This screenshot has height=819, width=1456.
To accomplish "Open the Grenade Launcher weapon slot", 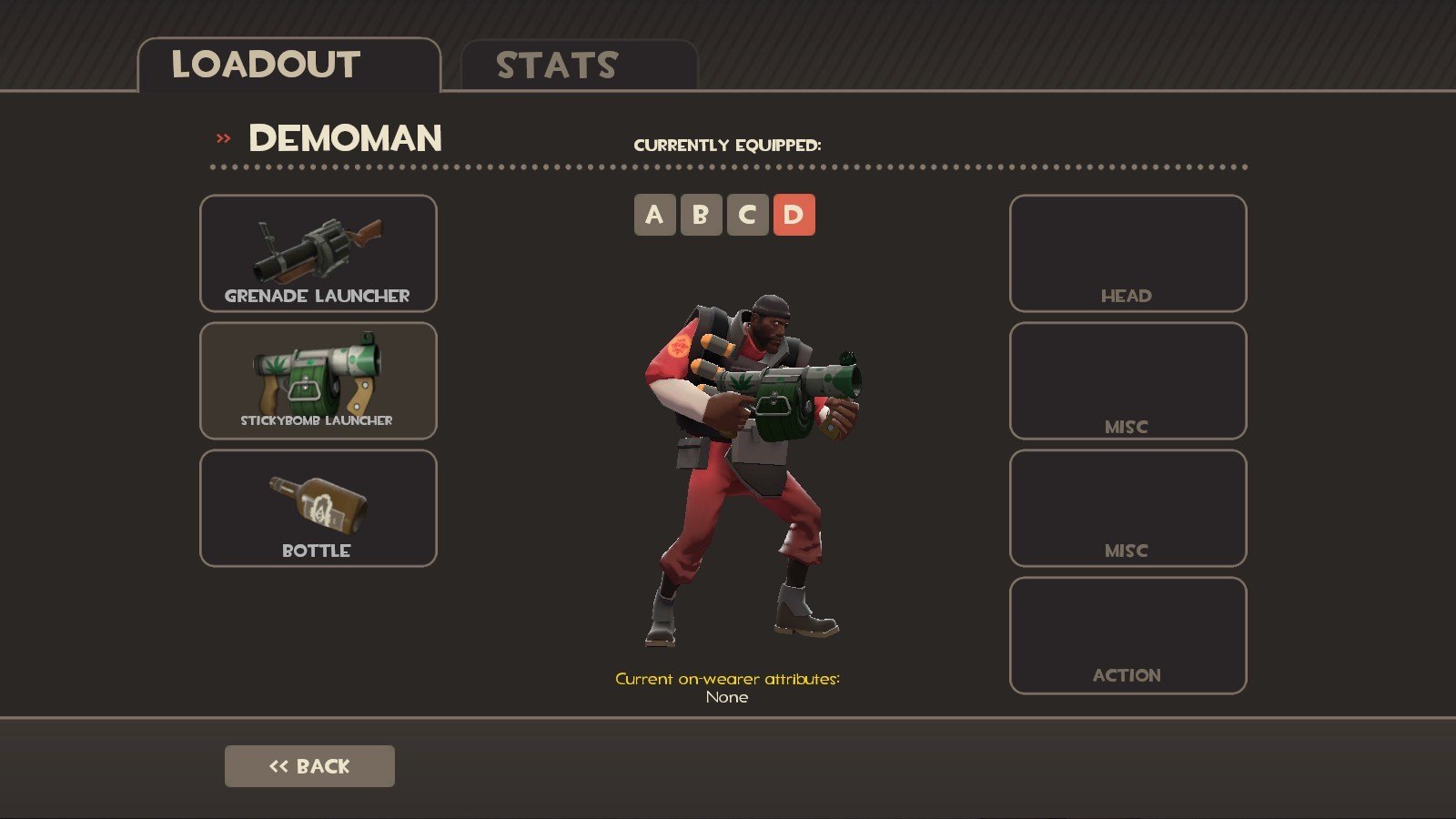I will [318, 253].
